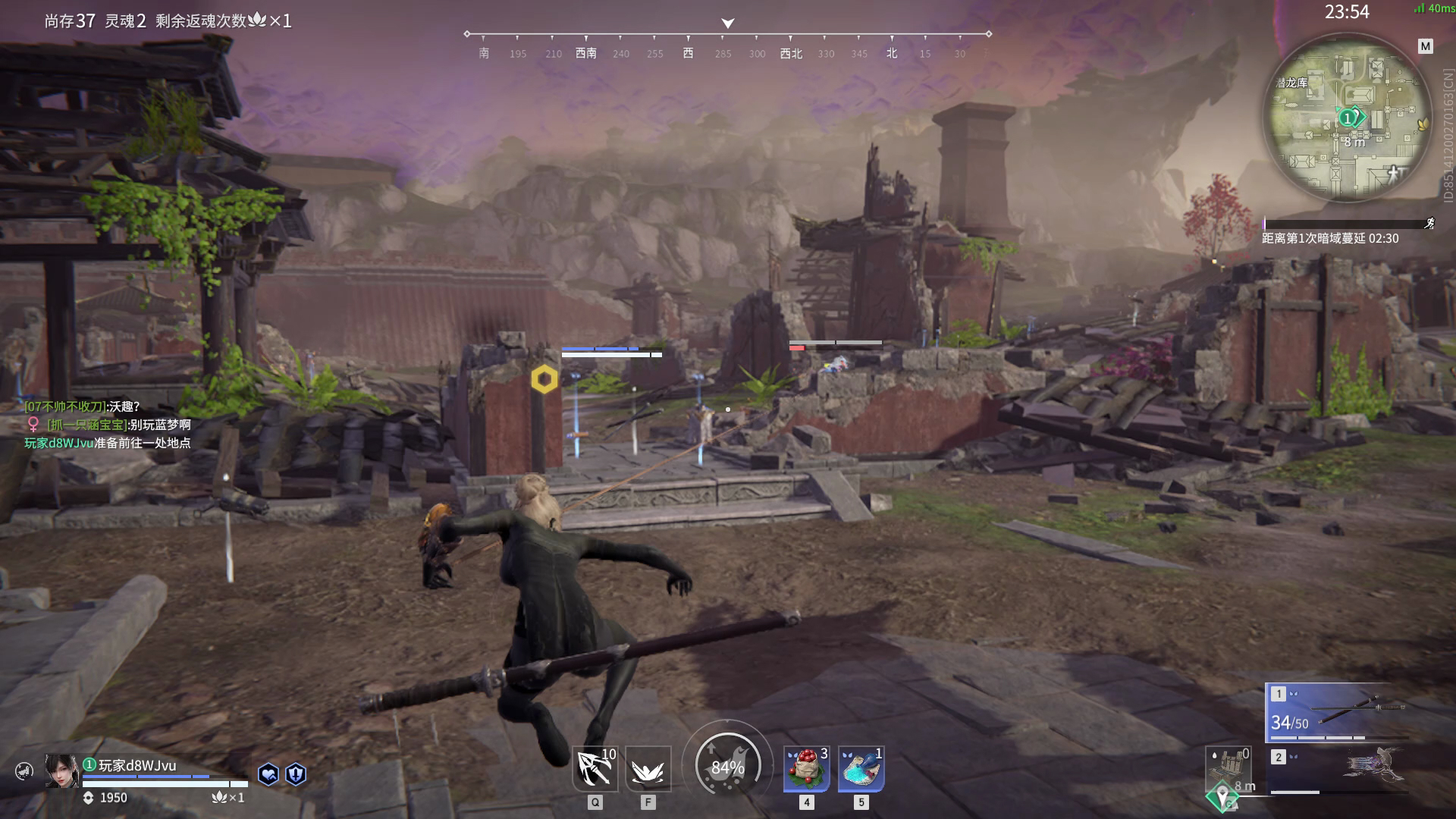
Task: Click the 84% circular rage gauge
Action: point(727,767)
